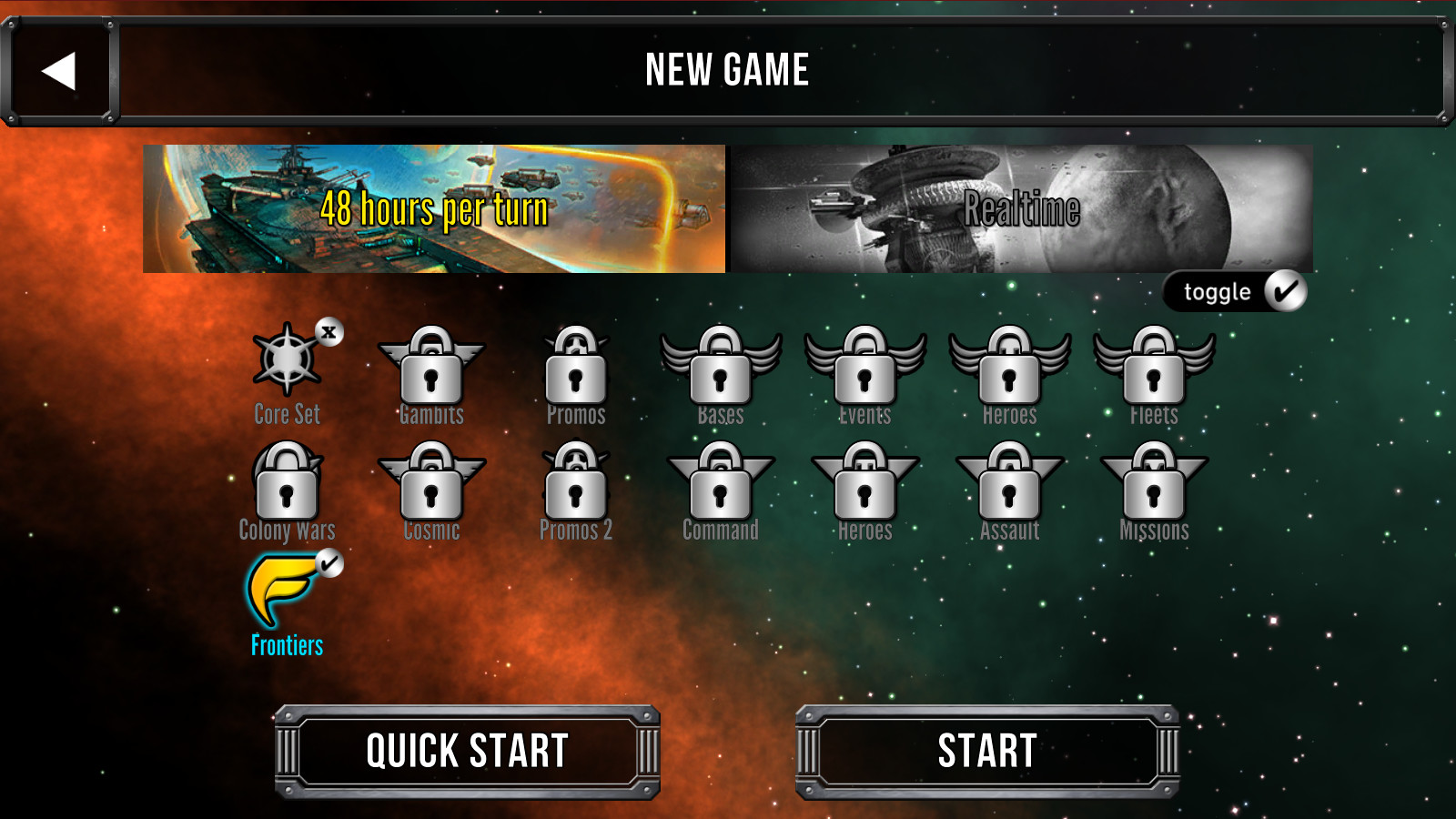This screenshot has height=819, width=1456.
Task: Select the Cosmic expansion
Action: pyautogui.click(x=430, y=487)
